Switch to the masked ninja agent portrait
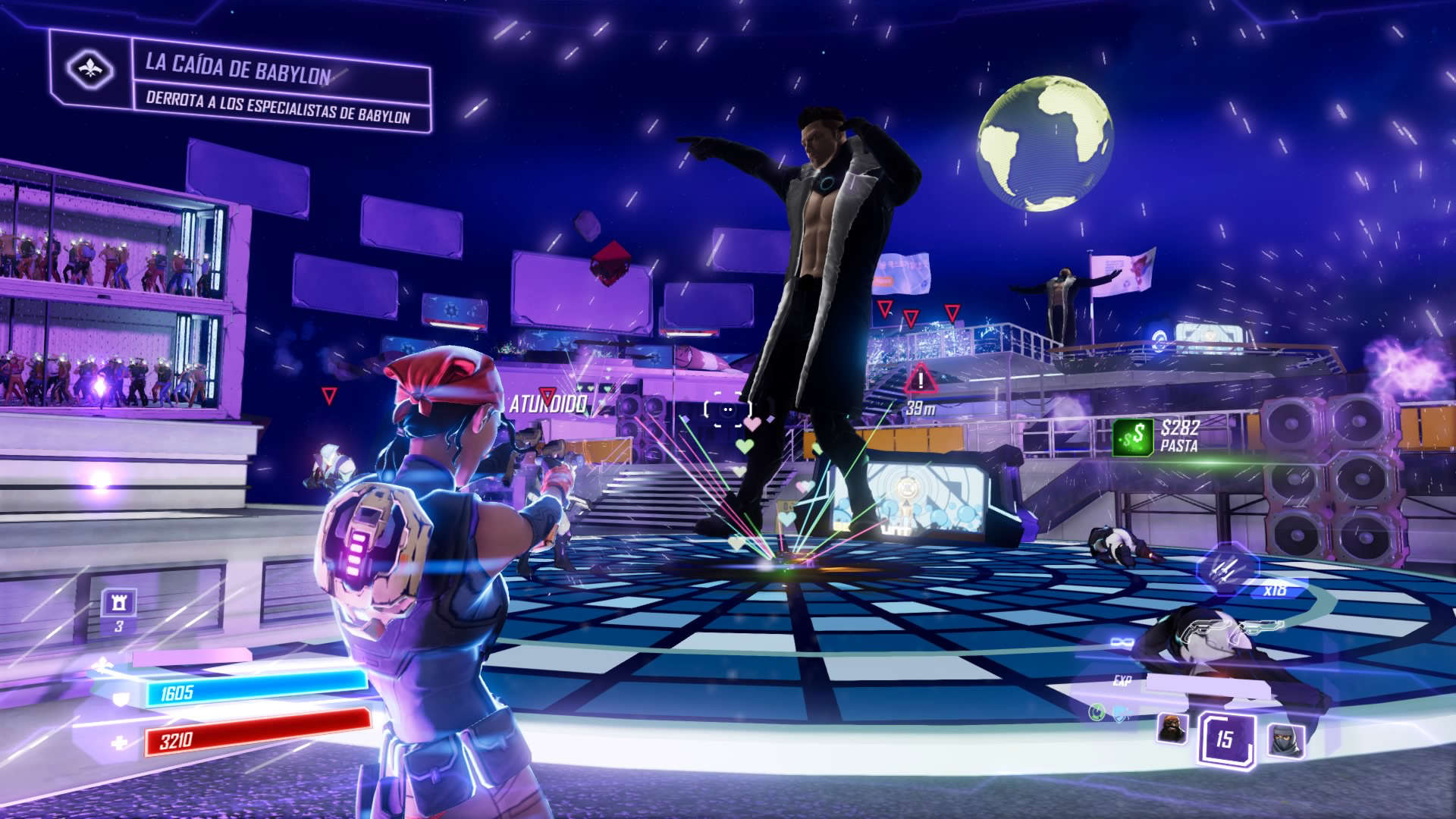Image resolution: width=1456 pixels, height=819 pixels. pyautogui.click(x=1285, y=739)
